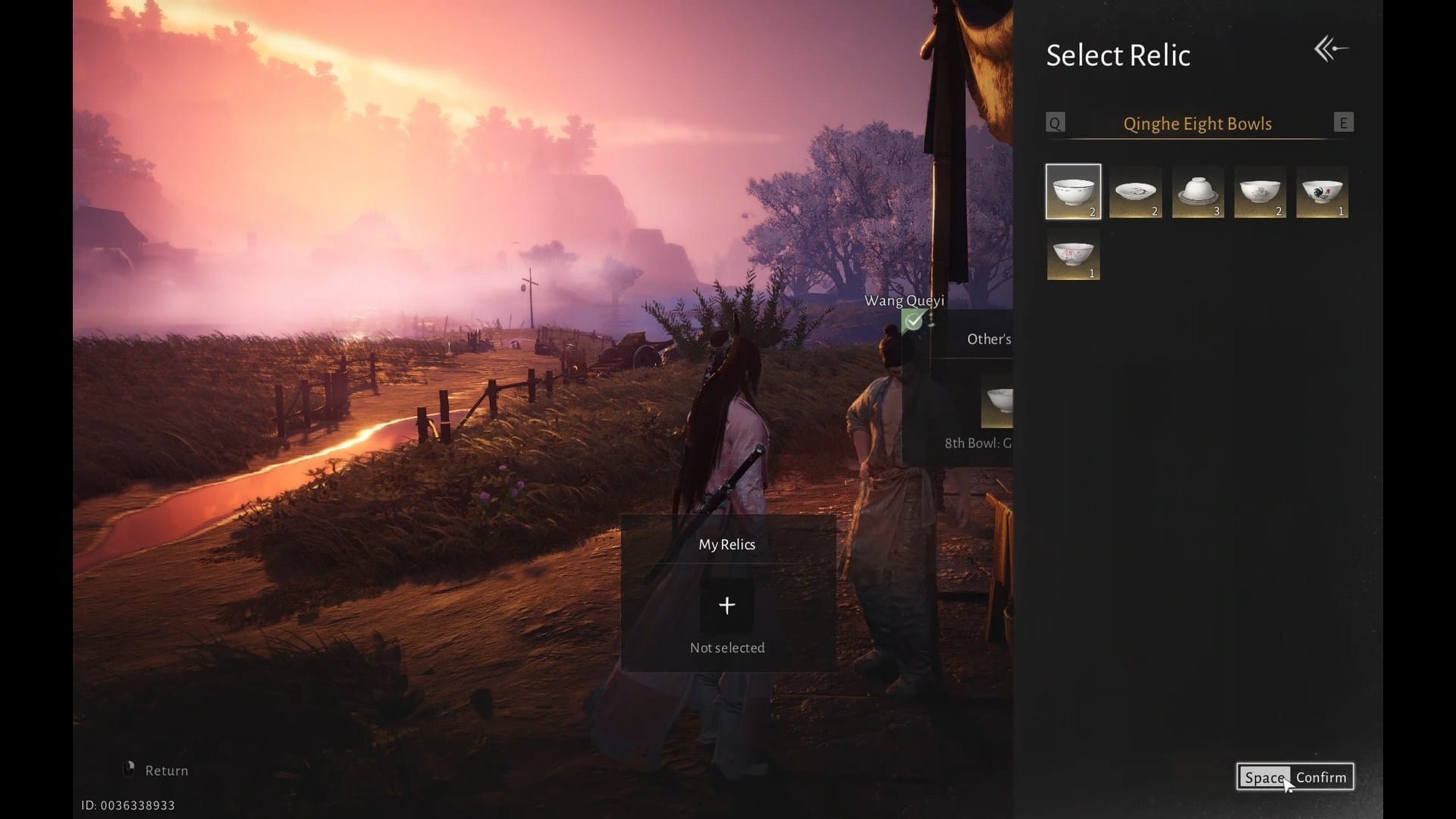Choose the bowl with pink flower pattern

tap(1073, 255)
